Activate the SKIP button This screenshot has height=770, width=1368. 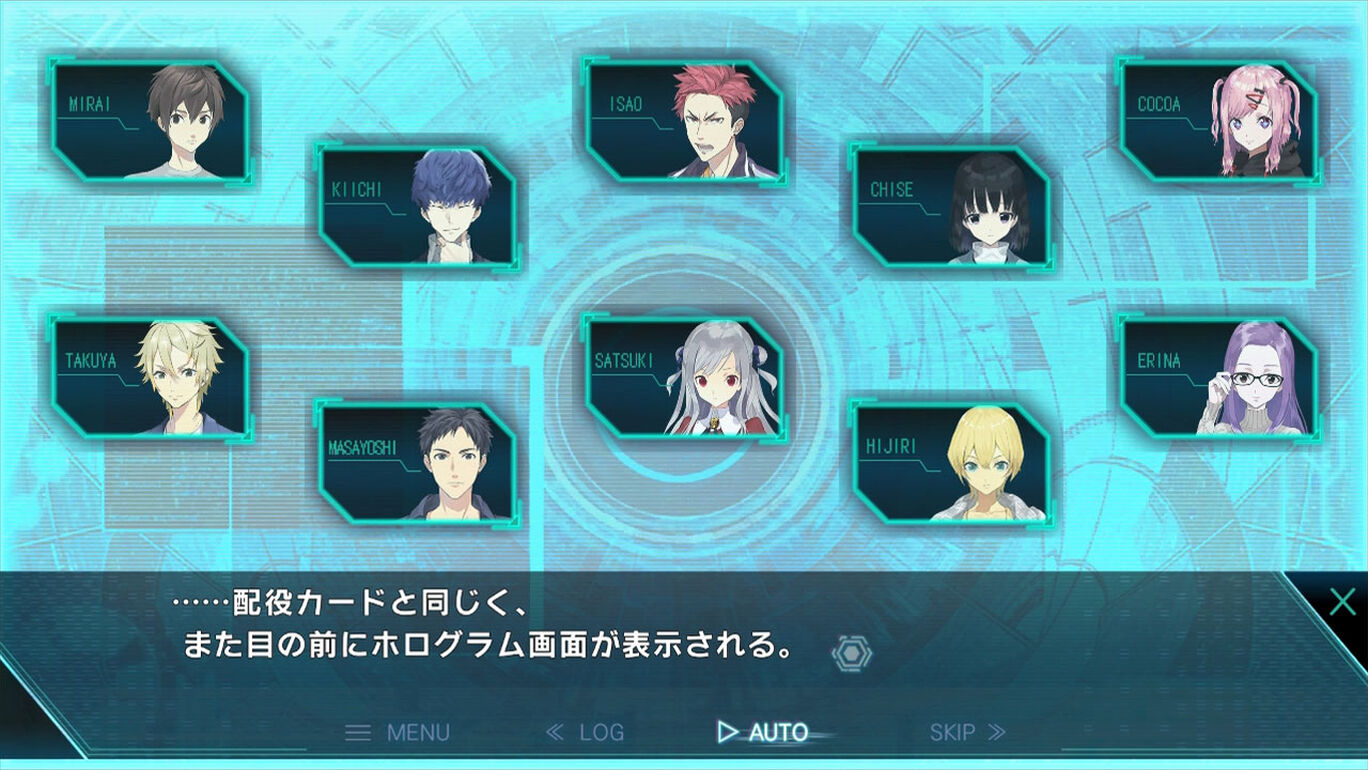coord(967,732)
